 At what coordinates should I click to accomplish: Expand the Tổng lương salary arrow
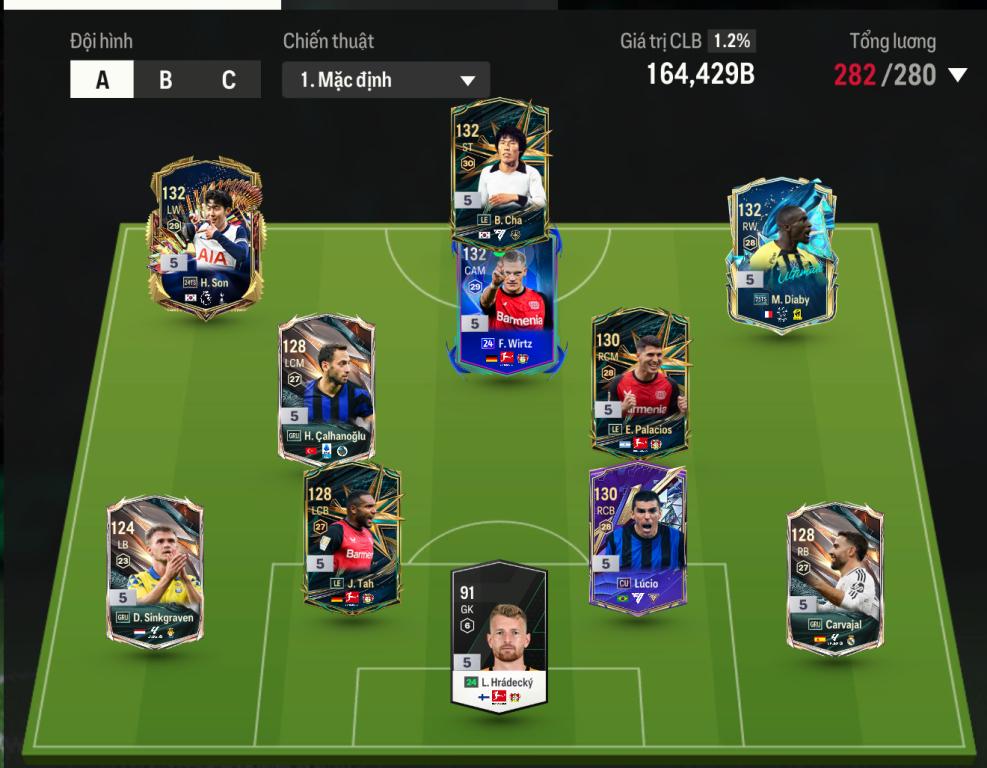coord(957,75)
